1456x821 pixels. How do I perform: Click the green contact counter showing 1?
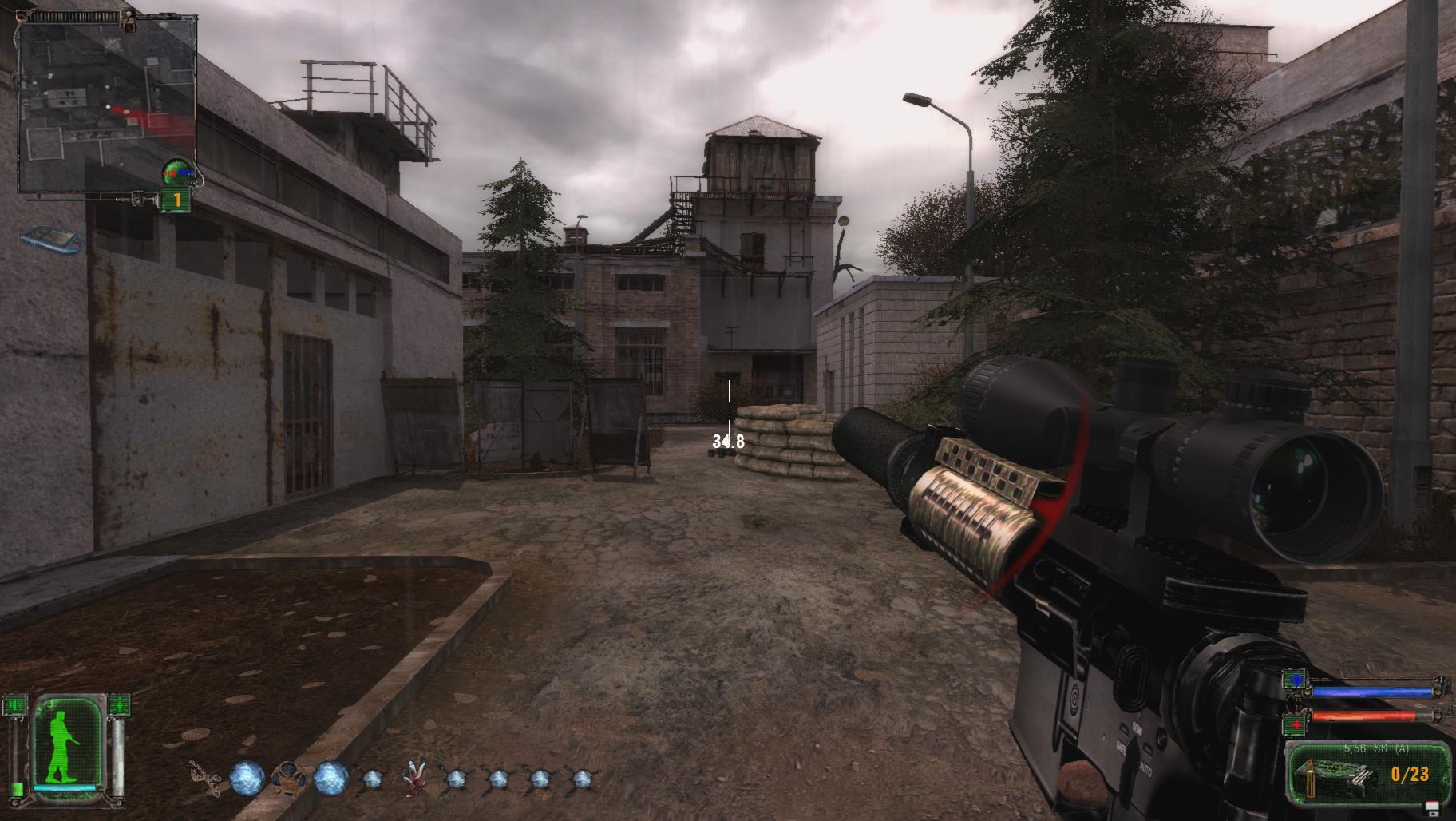[x=176, y=201]
